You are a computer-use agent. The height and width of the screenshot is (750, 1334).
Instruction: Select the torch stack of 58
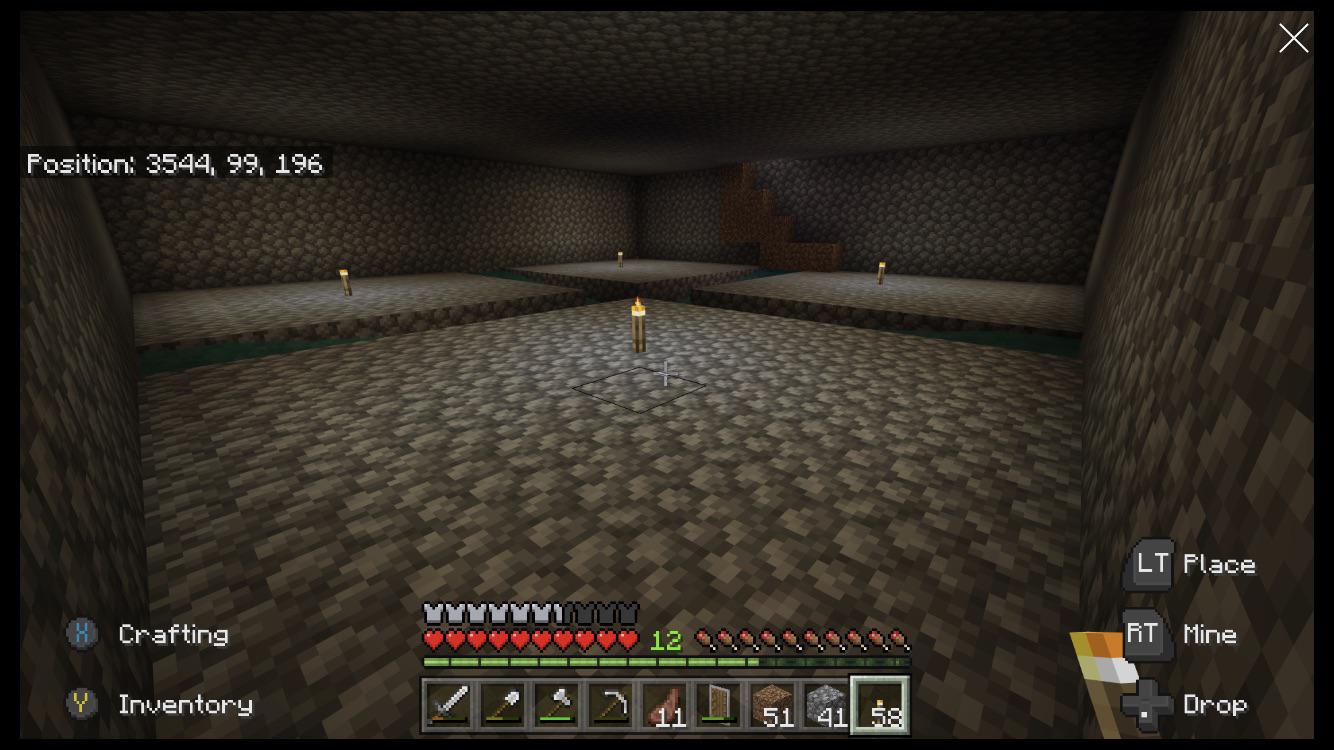tap(879, 706)
